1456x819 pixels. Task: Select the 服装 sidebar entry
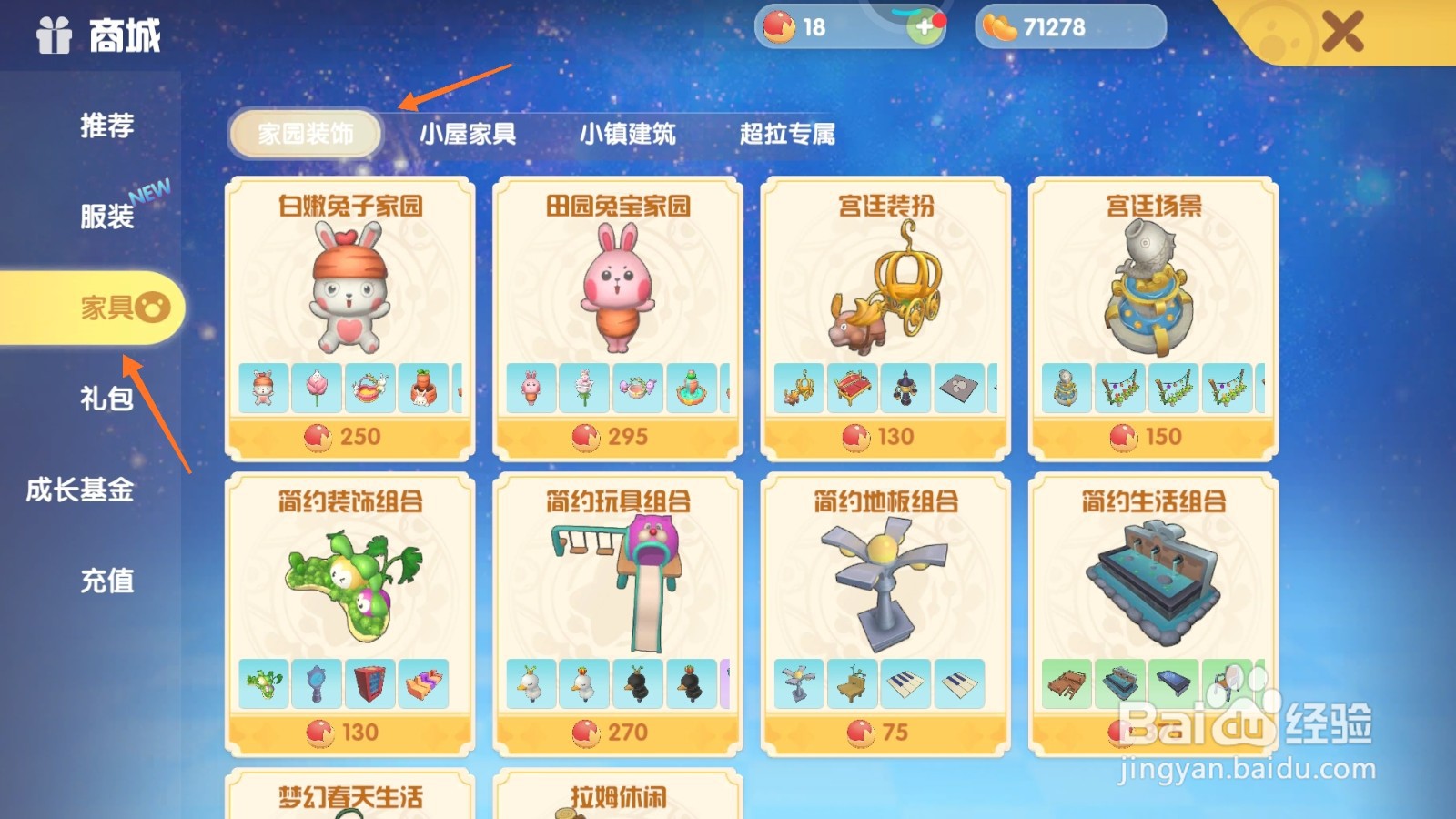(109, 217)
